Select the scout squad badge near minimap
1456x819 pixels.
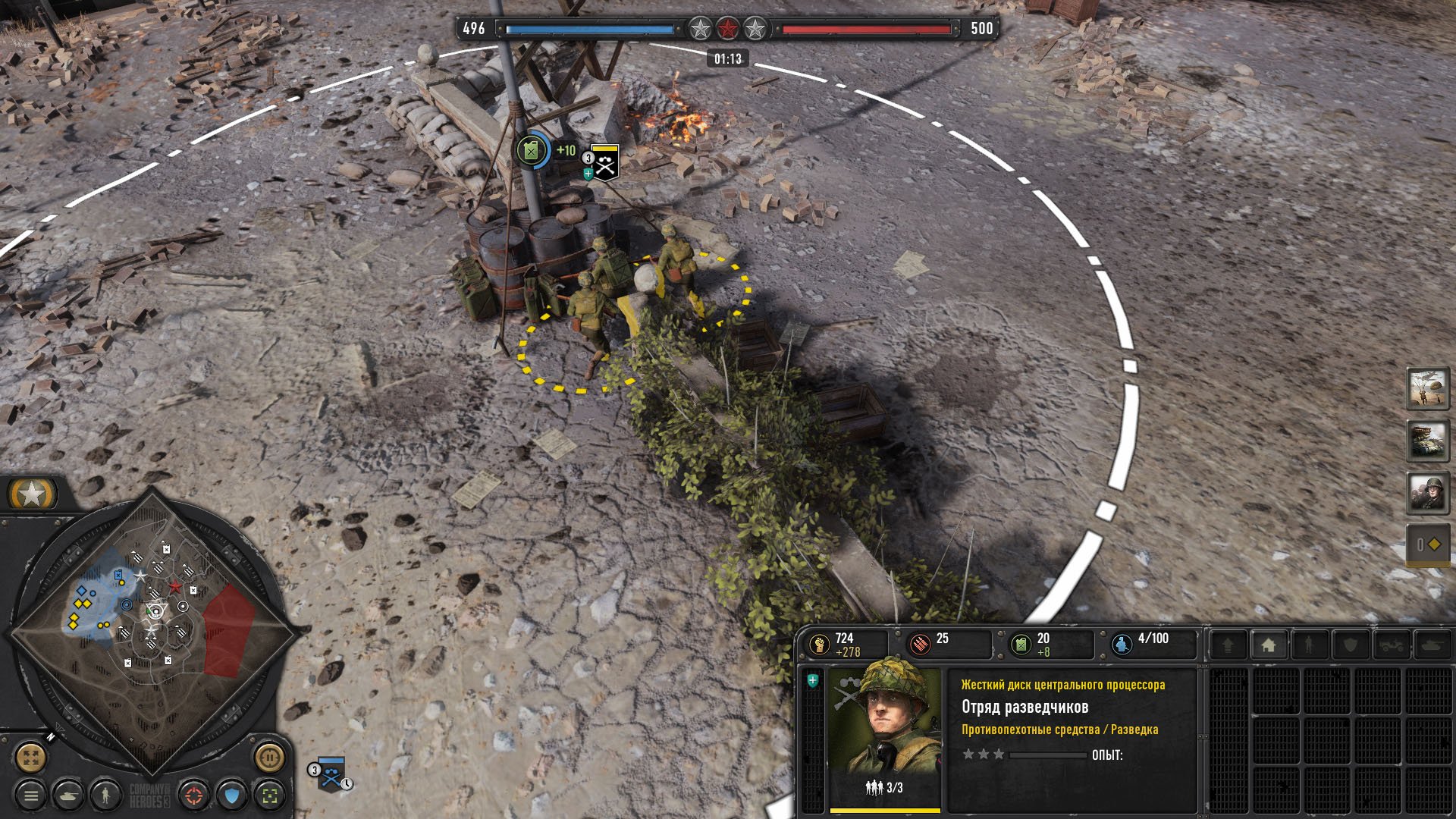[x=331, y=775]
